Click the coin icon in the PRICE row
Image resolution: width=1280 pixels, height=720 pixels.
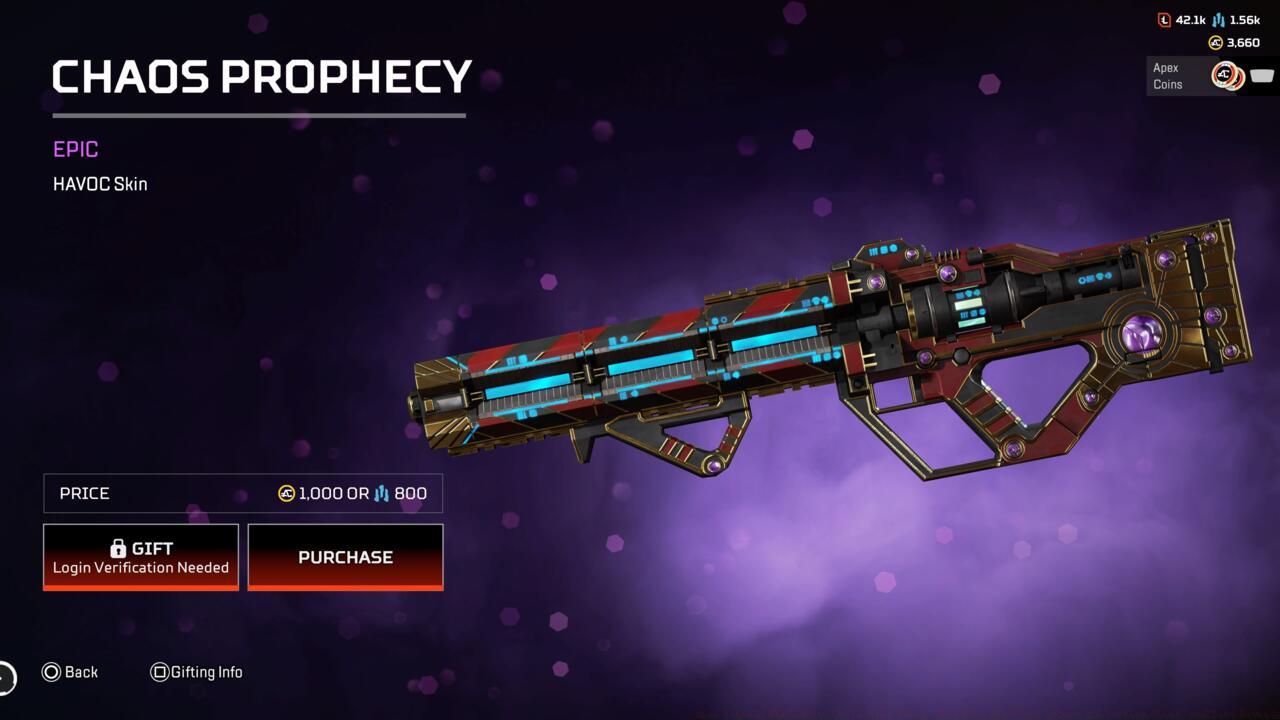pos(287,493)
